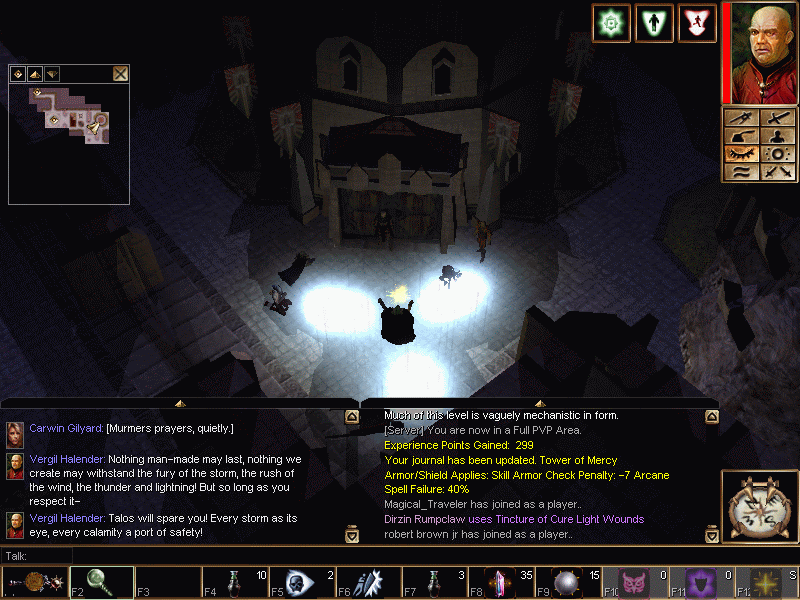800x600 pixels.
Task: Use the potion in quickslot F4
Action: [234, 581]
